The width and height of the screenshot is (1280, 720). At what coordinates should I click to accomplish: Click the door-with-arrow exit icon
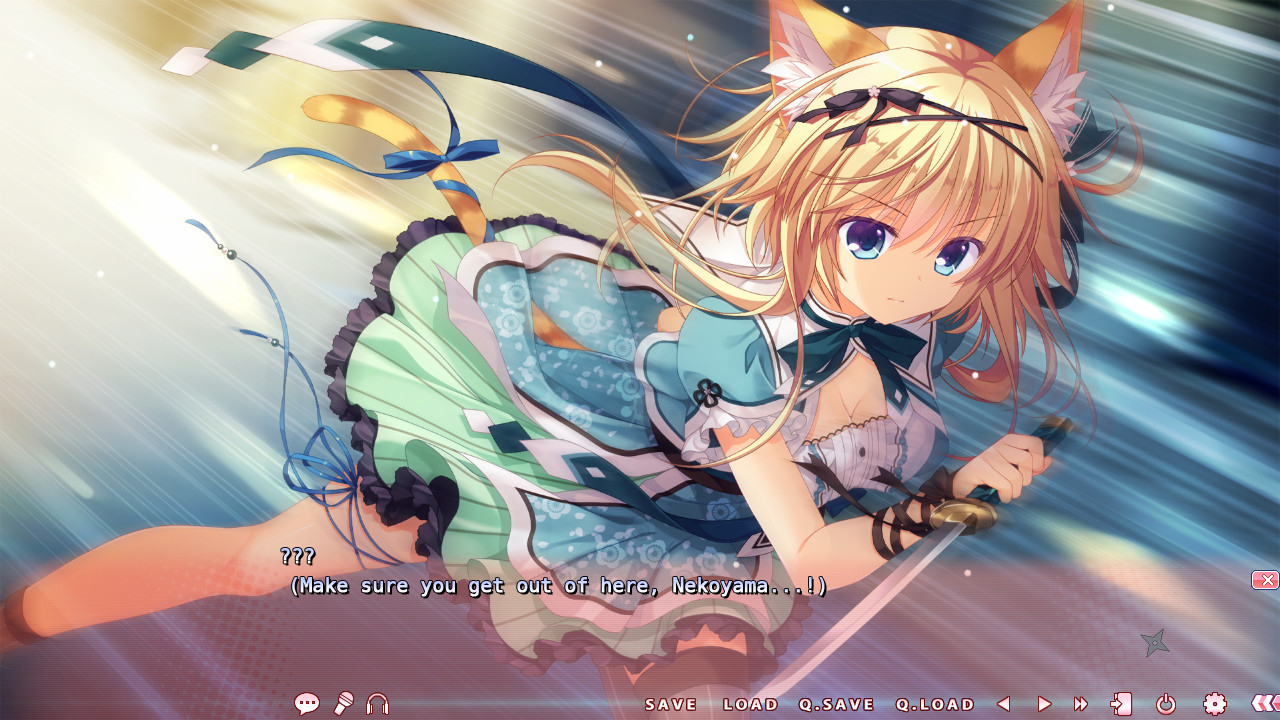pyautogui.click(x=1121, y=704)
